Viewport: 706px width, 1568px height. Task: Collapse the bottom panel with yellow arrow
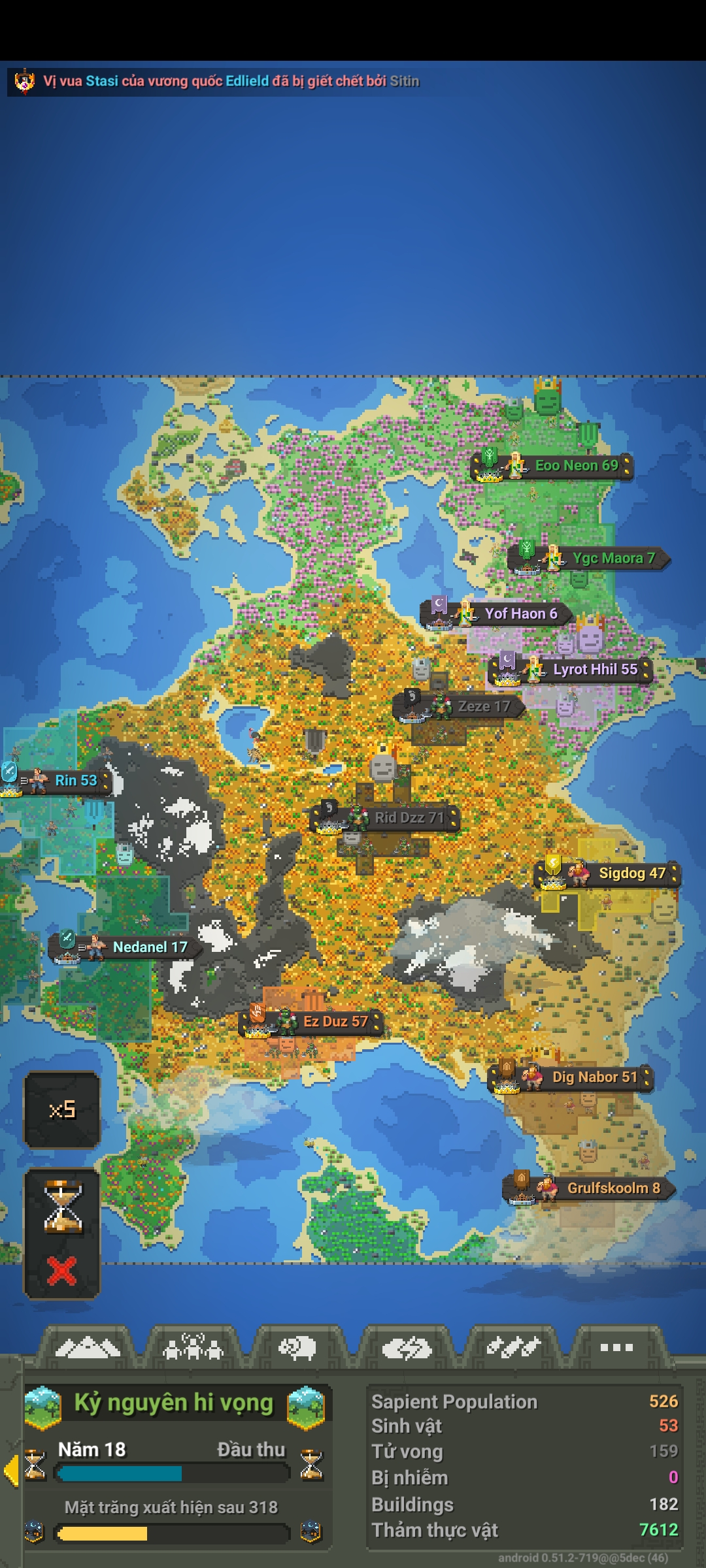point(10,1470)
